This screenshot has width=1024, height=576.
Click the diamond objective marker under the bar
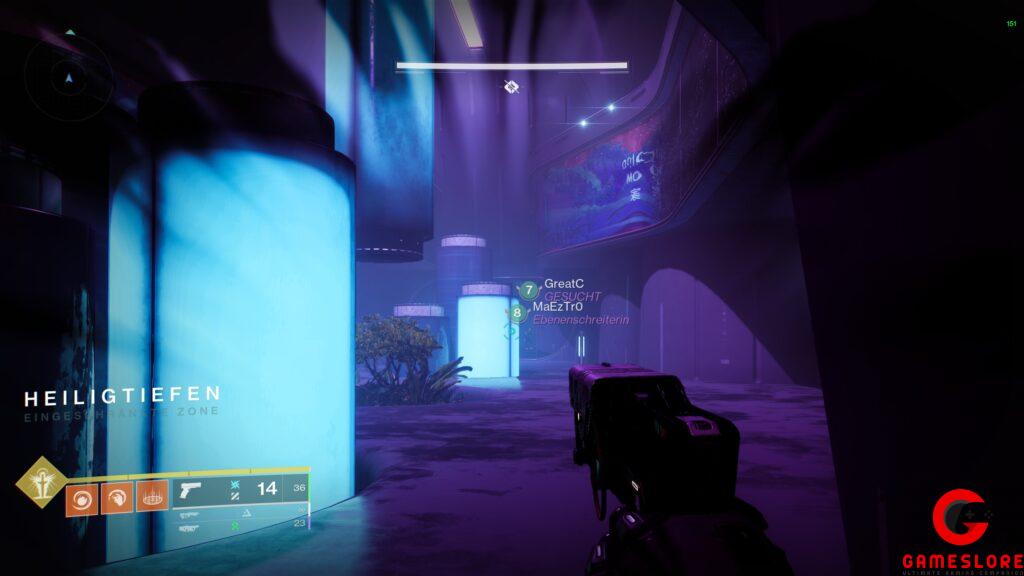click(511, 87)
